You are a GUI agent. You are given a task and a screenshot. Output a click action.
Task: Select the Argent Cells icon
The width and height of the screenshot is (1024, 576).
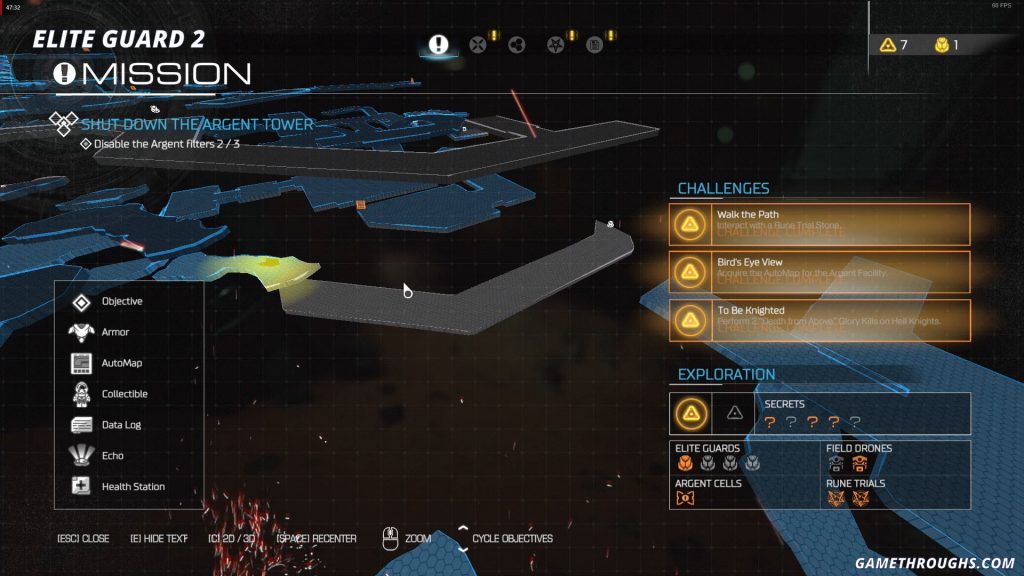(684, 498)
